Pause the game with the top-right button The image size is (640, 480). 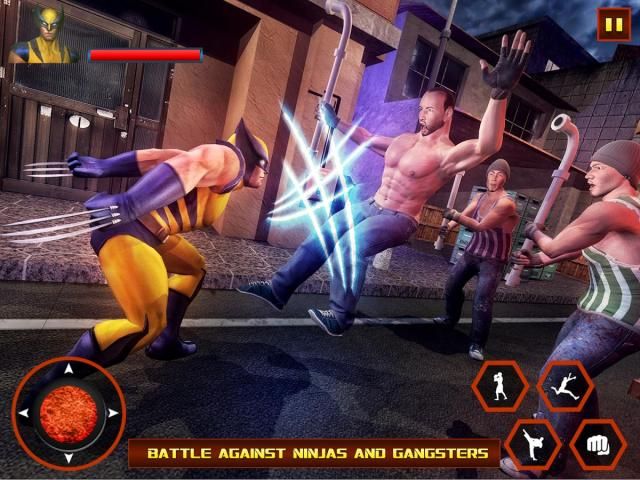(x=613, y=23)
